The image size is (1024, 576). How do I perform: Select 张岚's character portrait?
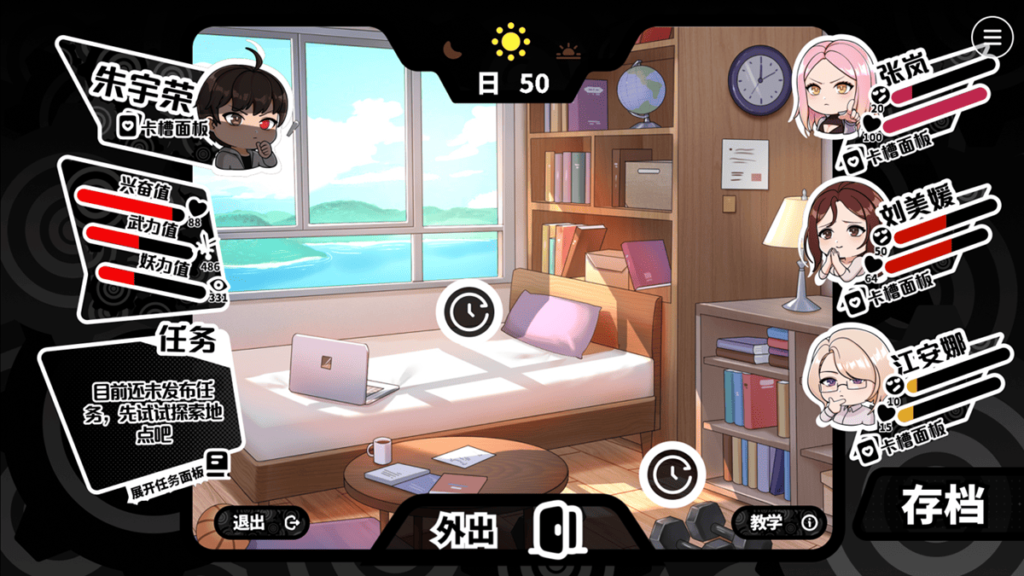[x=832, y=87]
